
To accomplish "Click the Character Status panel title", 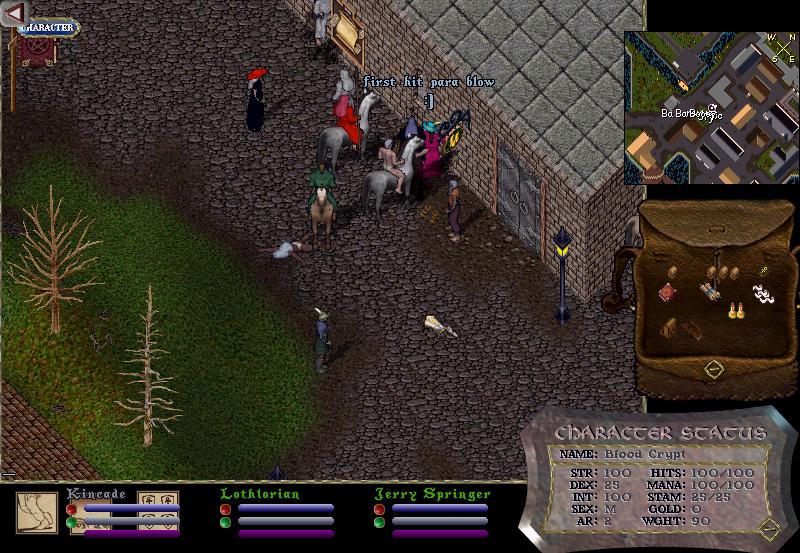I will point(660,434).
